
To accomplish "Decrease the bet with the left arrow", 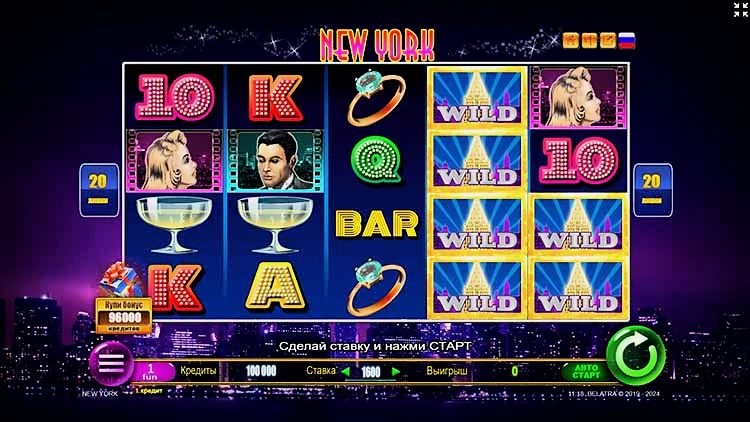I will click(x=347, y=371).
